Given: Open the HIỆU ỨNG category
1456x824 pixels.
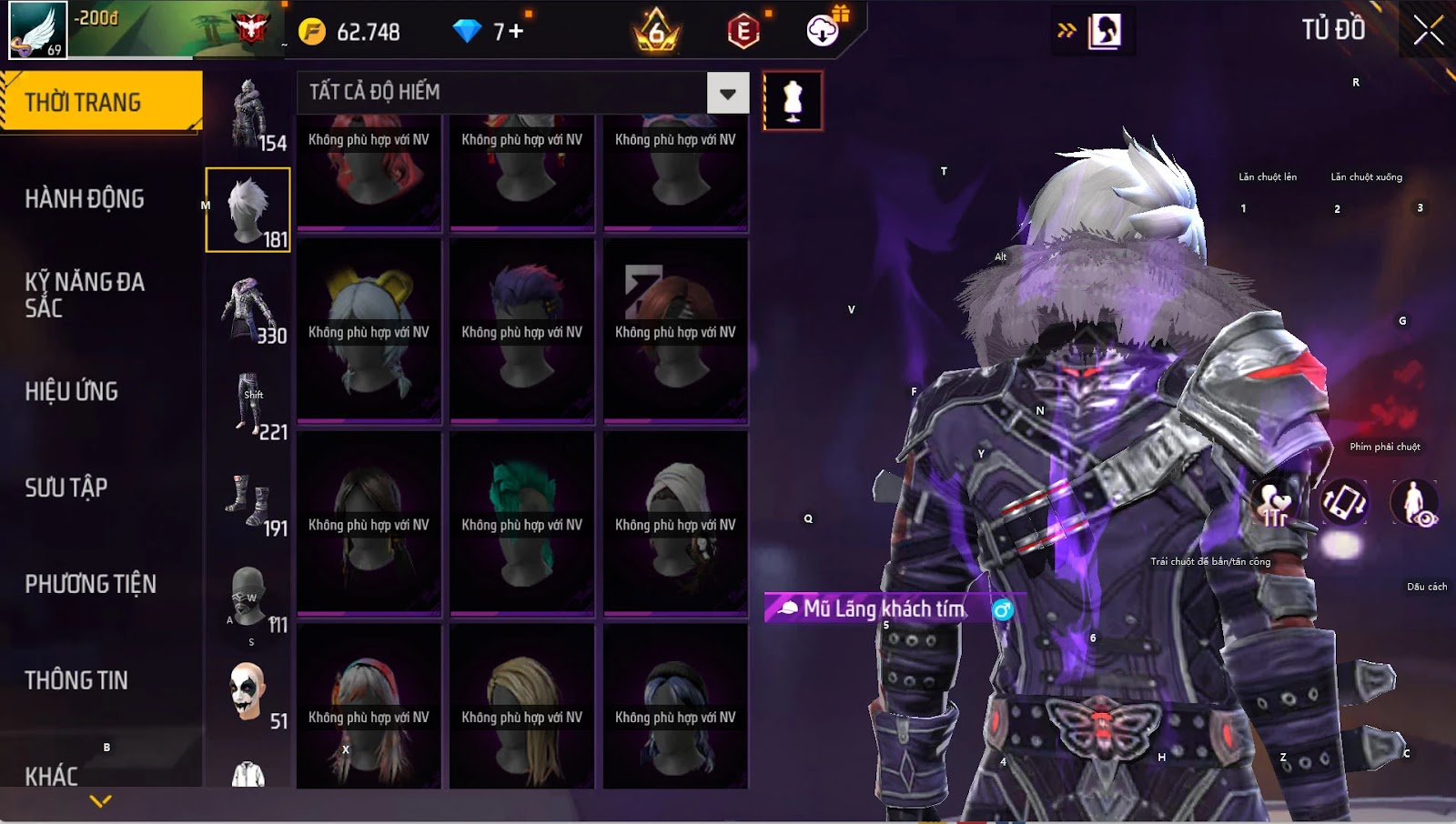Looking at the screenshot, I should (x=72, y=391).
